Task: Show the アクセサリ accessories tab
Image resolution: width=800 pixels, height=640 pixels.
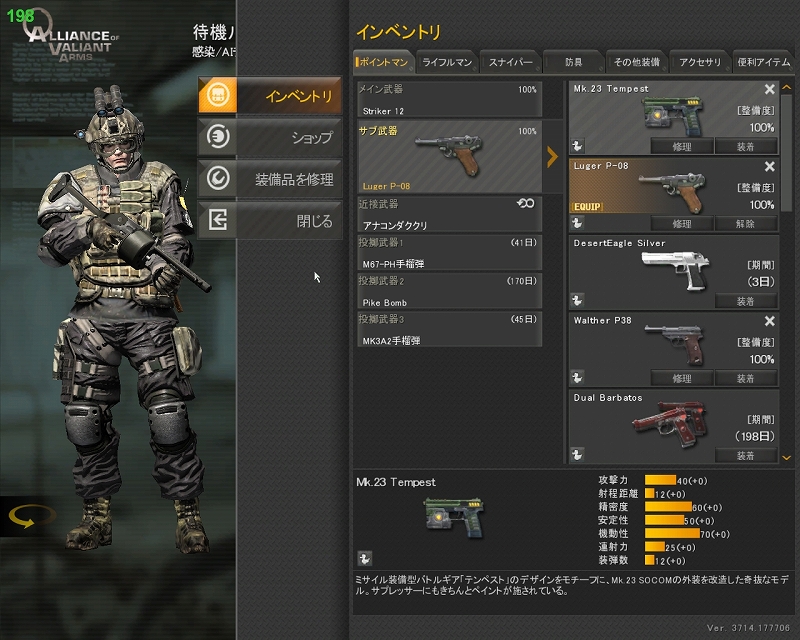Action: coord(700,62)
